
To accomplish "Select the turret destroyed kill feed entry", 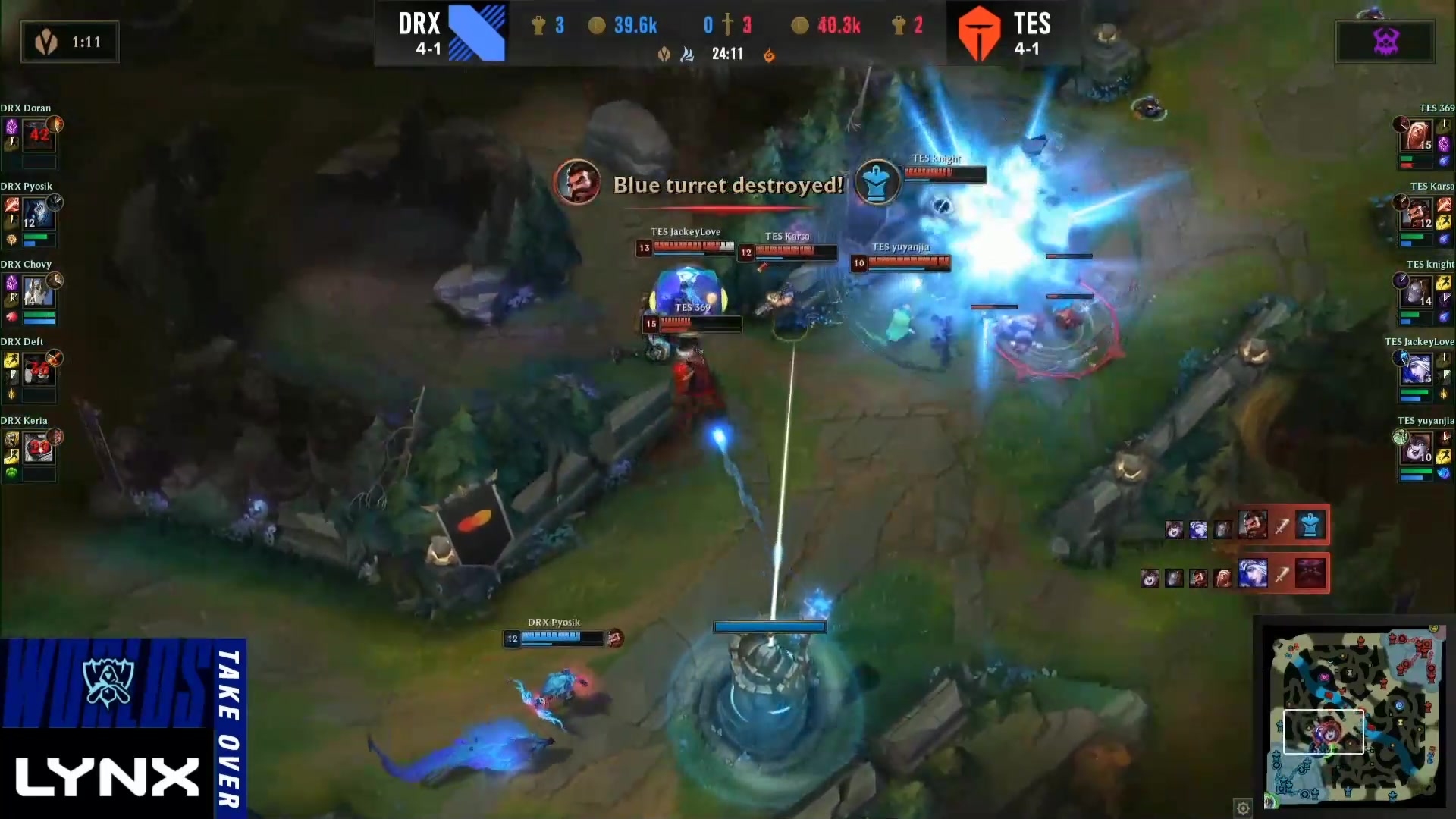I will (x=1282, y=525).
